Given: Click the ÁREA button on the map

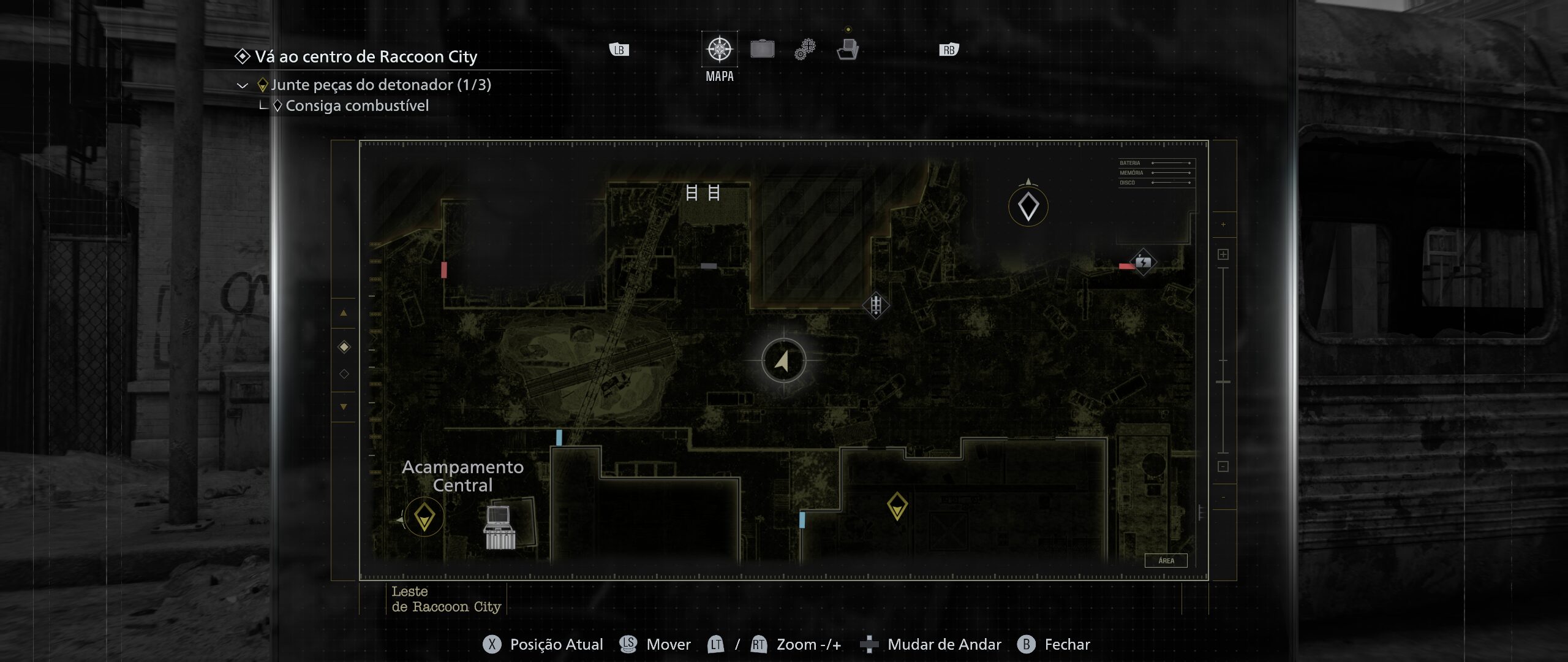Looking at the screenshot, I should [x=1166, y=560].
